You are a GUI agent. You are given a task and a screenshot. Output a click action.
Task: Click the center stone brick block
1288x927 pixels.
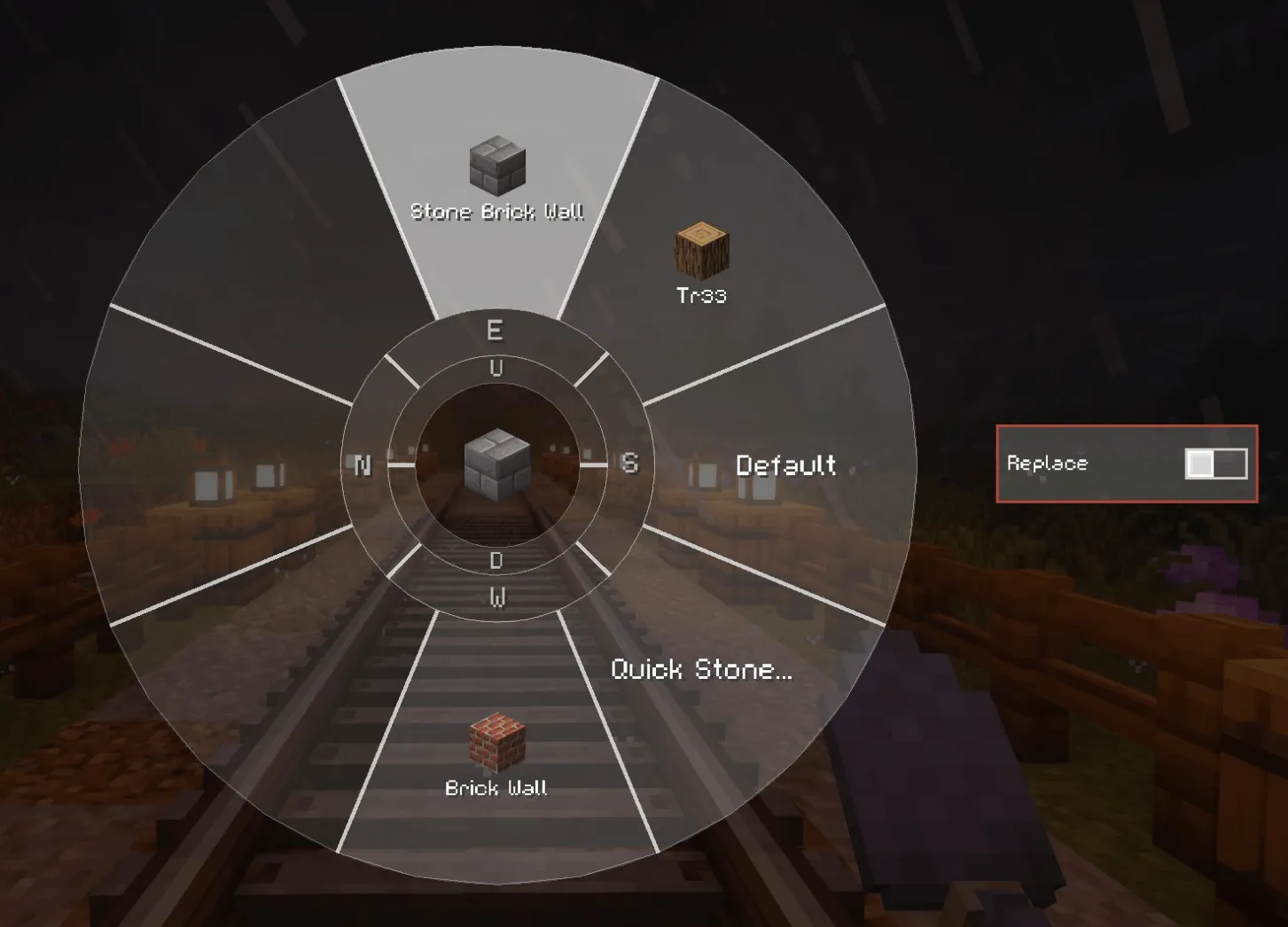497,463
